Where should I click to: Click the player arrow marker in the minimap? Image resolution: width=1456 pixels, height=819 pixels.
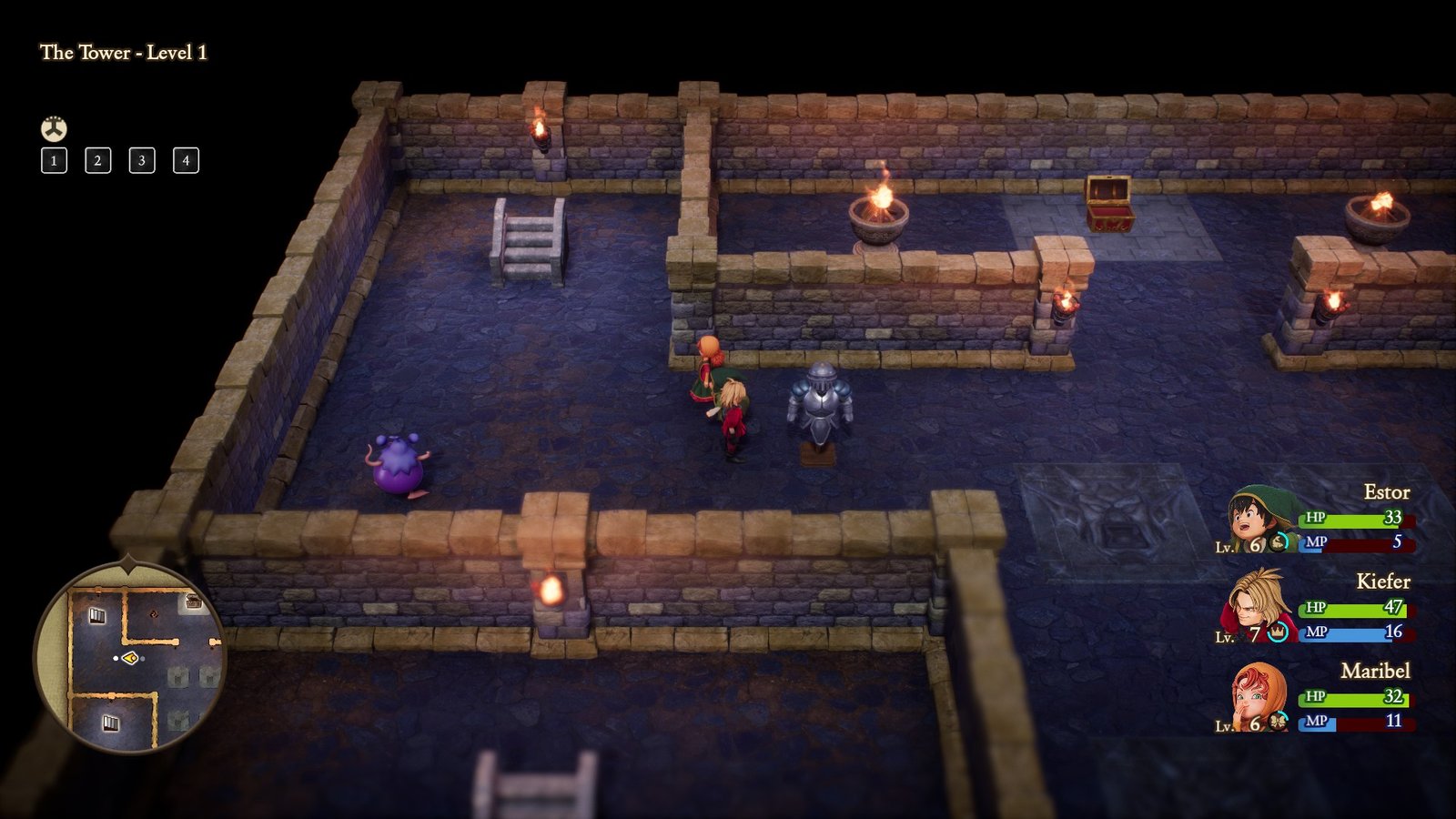(130, 658)
